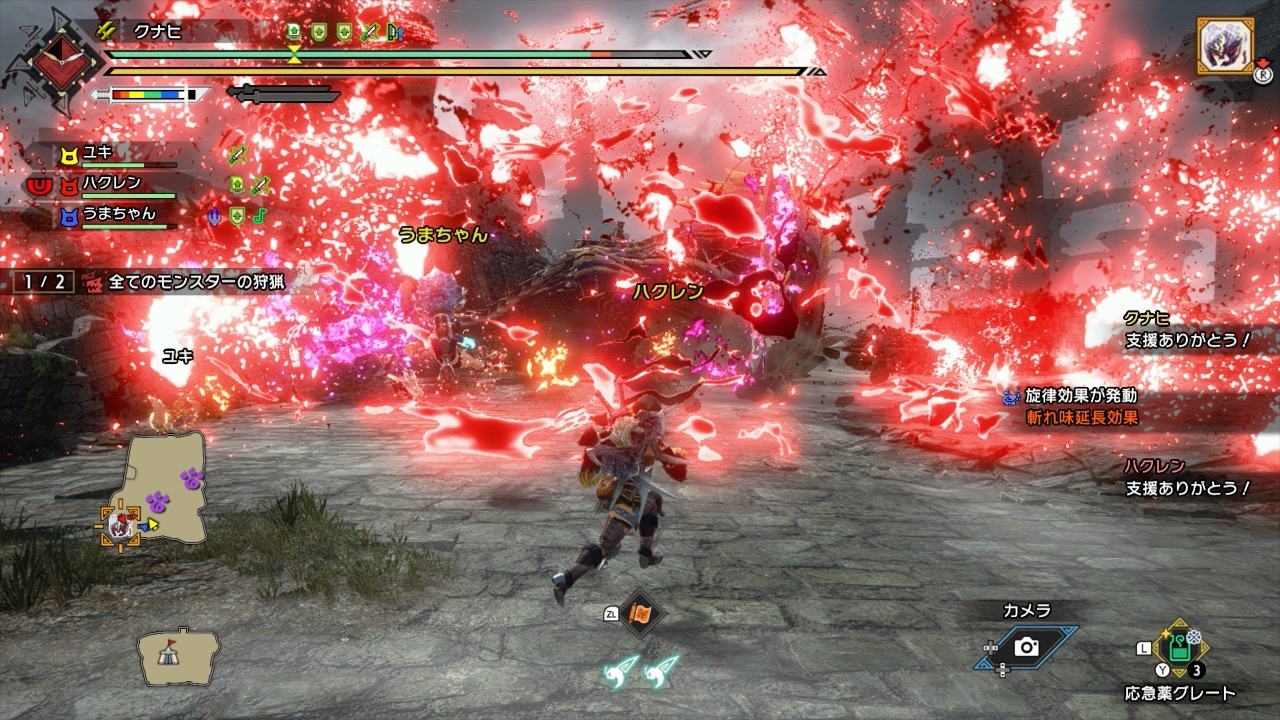Select party member うまちゃん in the list

pyautogui.click(x=117, y=214)
